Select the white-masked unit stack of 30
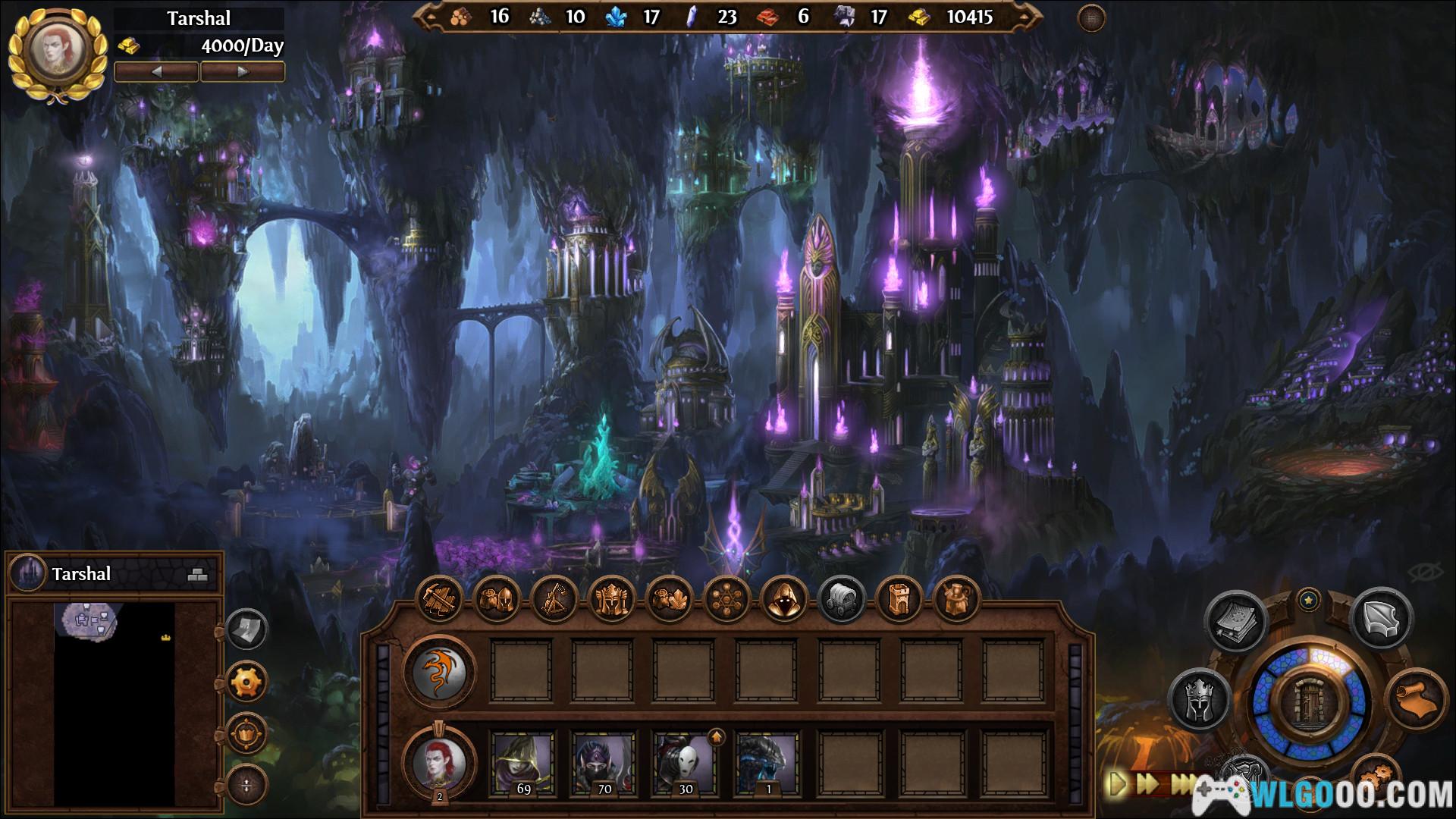Image resolution: width=1456 pixels, height=819 pixels. pyautogui.click(x=685, y=763)
